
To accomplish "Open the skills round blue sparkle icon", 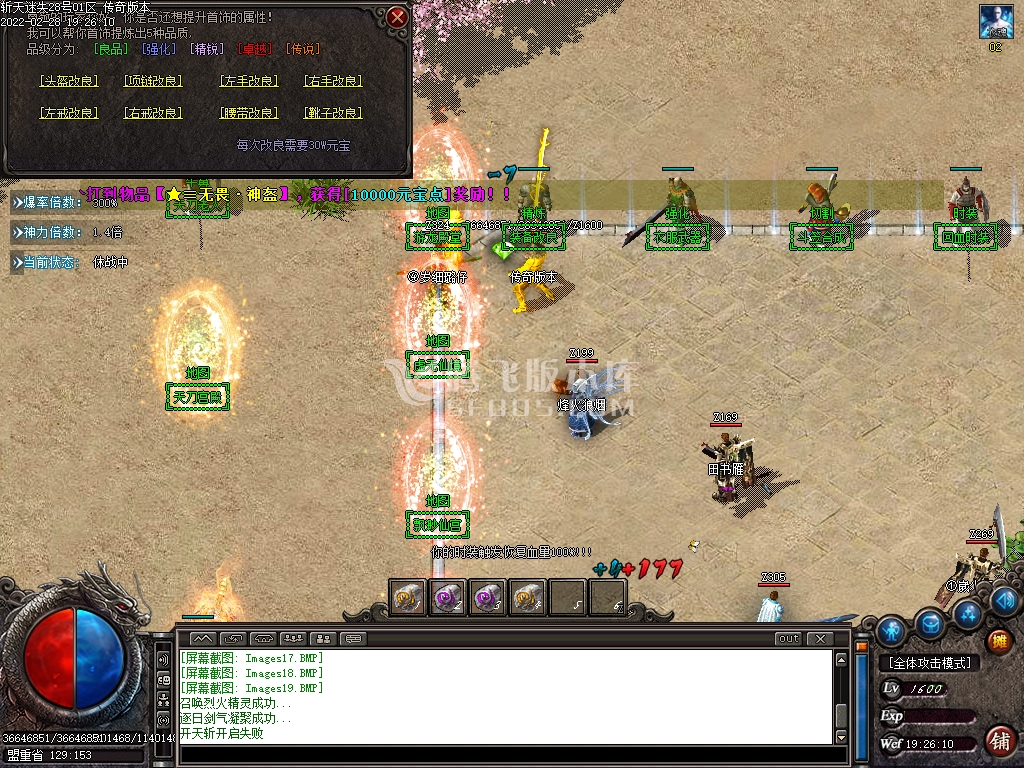I will coord(967,613).
